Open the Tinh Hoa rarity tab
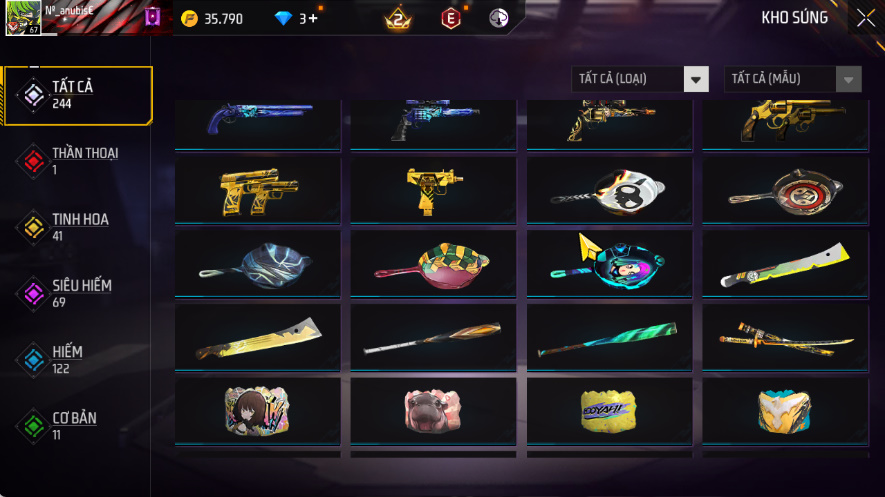 (x=78, y=227)
